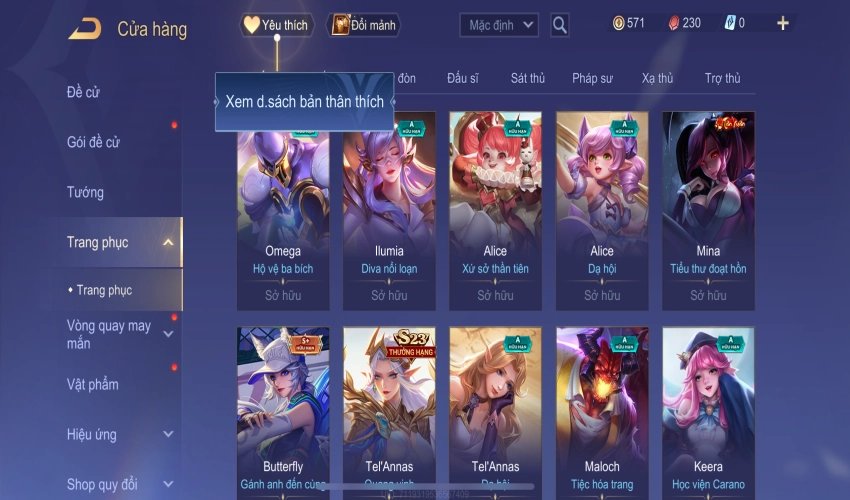Expand the Mặc định sort dropdown

pyautogui.click(x=499, y=25)
